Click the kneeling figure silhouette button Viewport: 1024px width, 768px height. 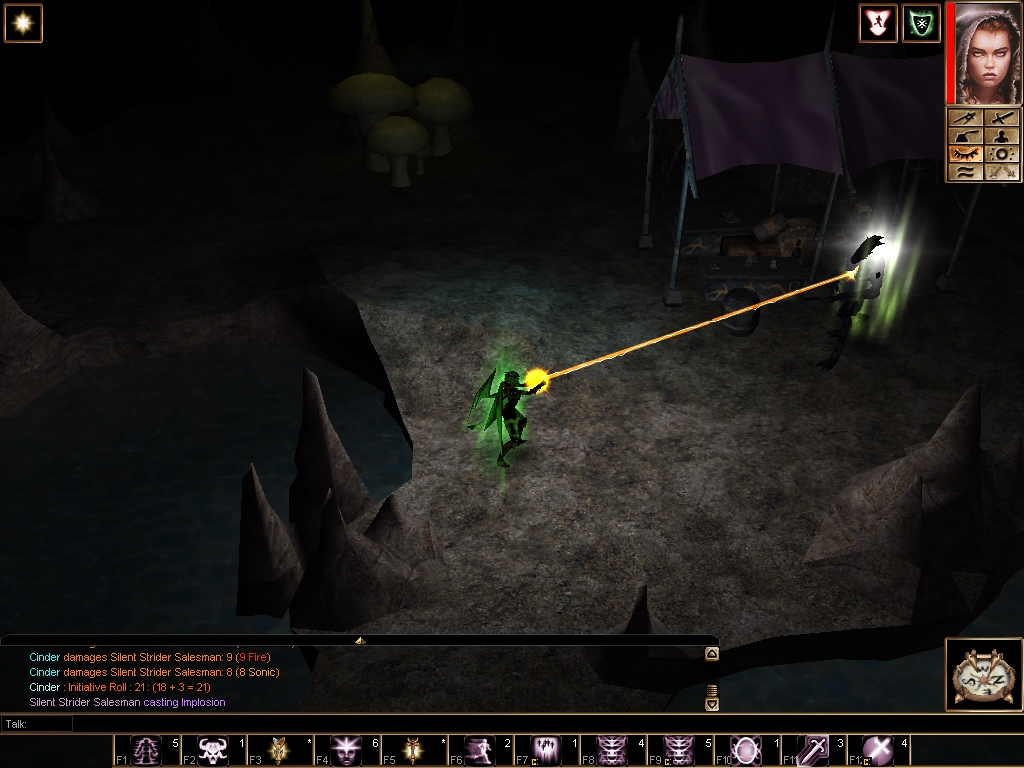(1001, 135)
